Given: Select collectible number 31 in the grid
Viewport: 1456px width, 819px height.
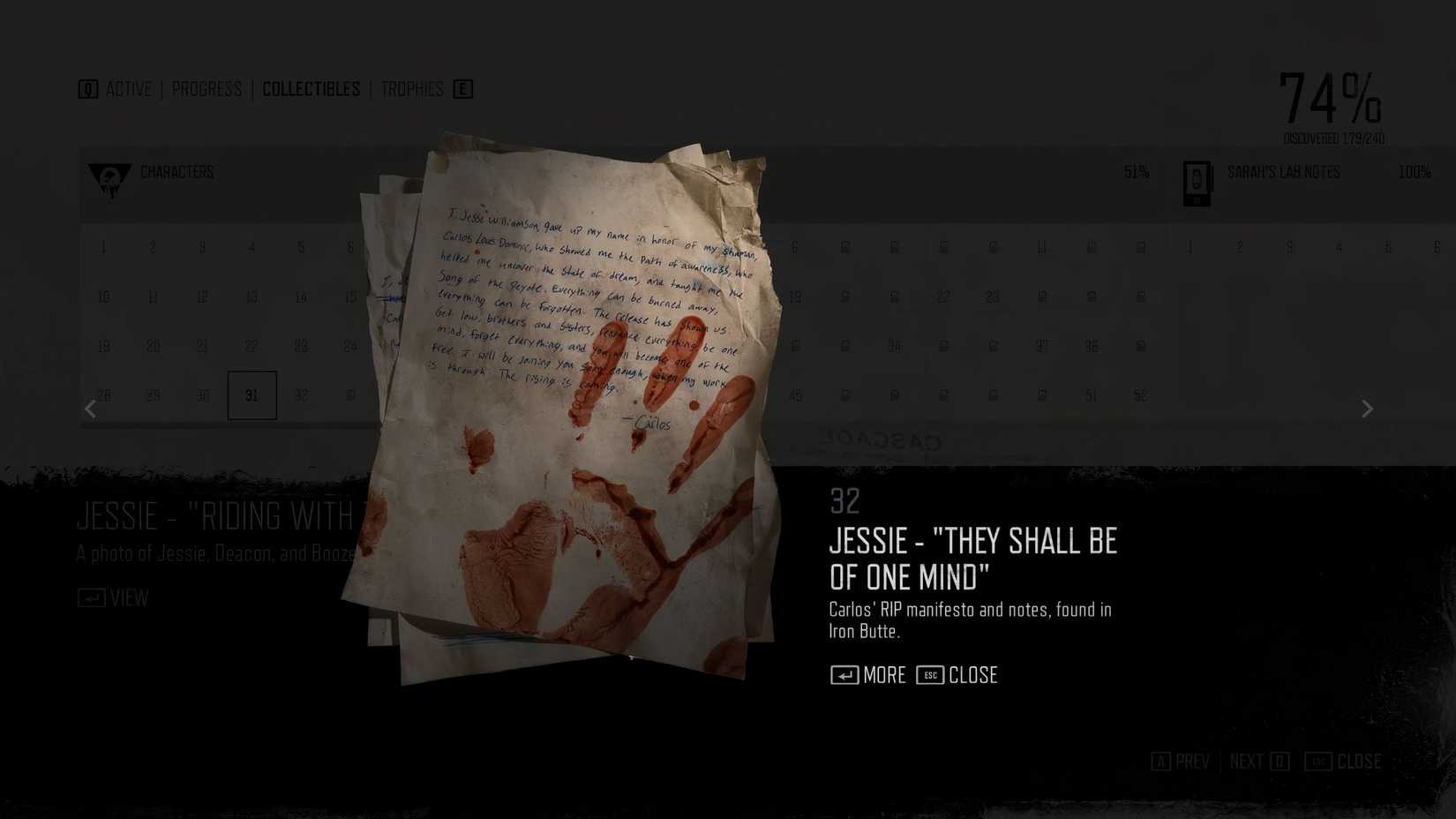Looking at the screenshot, I should 252,394.
